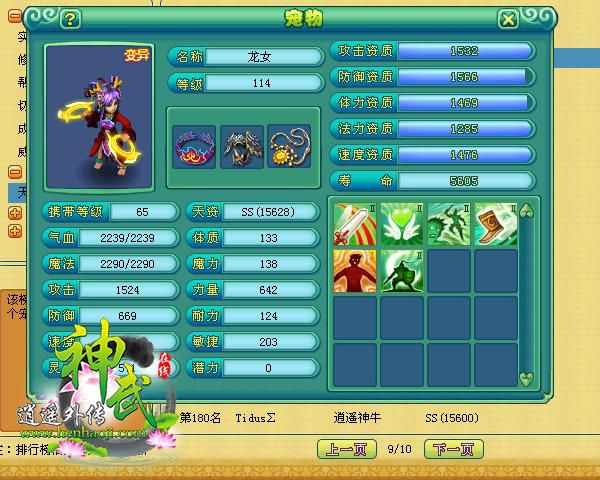
Task: Go to the previous page (上一页)
Action: (344, 450)
